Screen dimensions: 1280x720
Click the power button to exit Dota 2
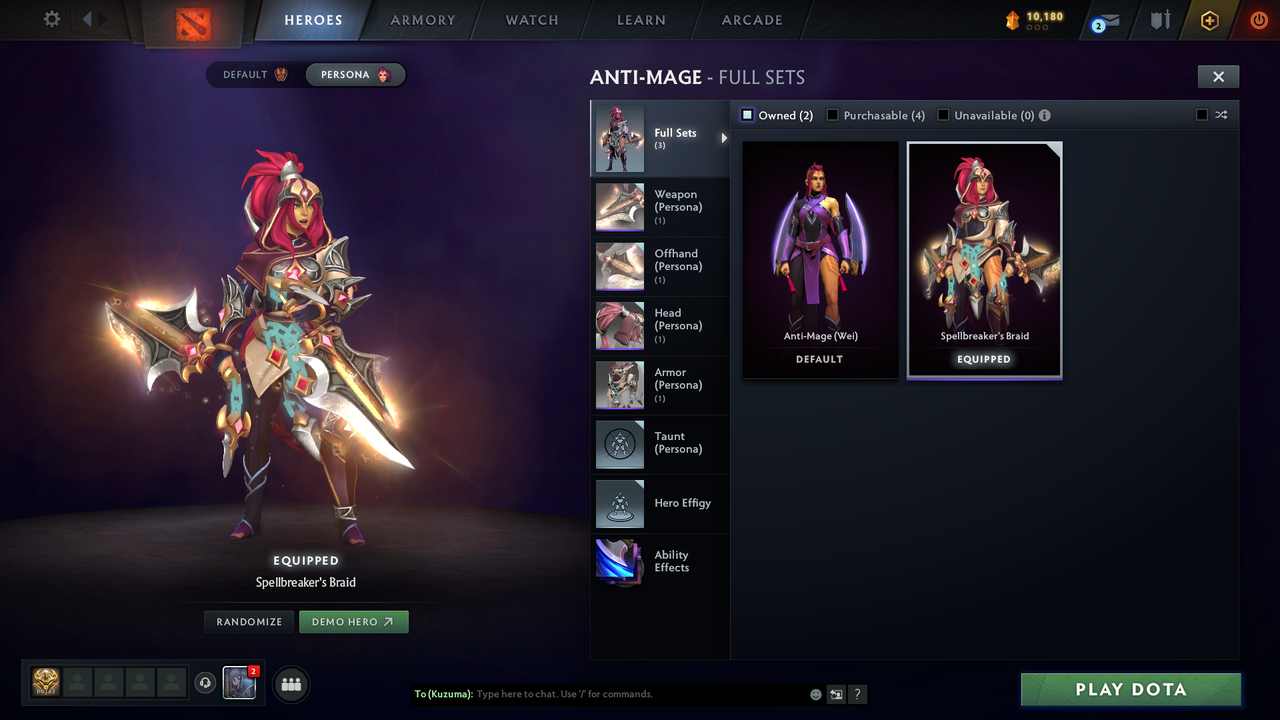tap(1257, 20)
